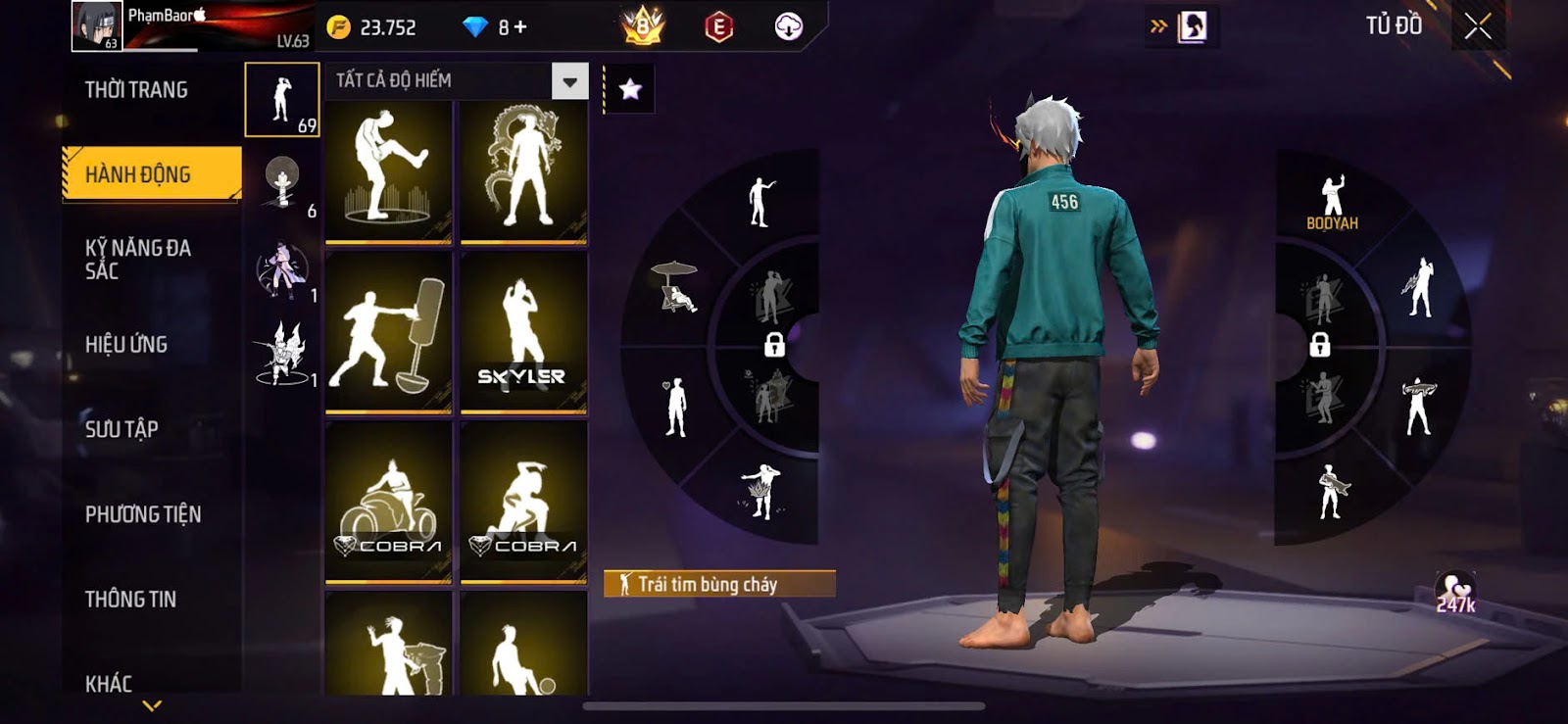Pick the punching bag emote
1568x724 pixels.
389,332
